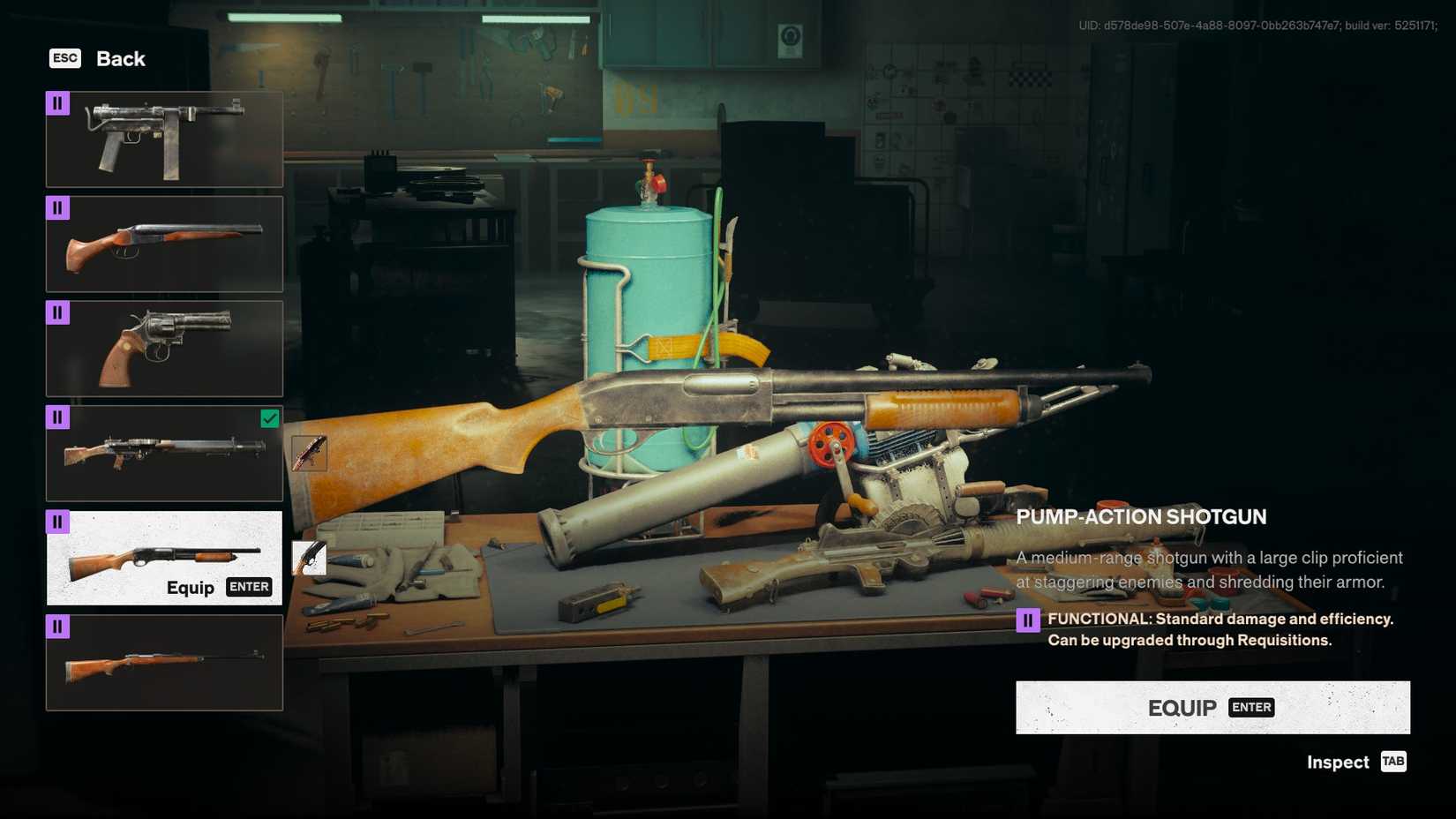Viewport: 1456px width, 819px height.
Task: Select the bolt-action rifle thumbnail
Action: click(x=164, y=662)
